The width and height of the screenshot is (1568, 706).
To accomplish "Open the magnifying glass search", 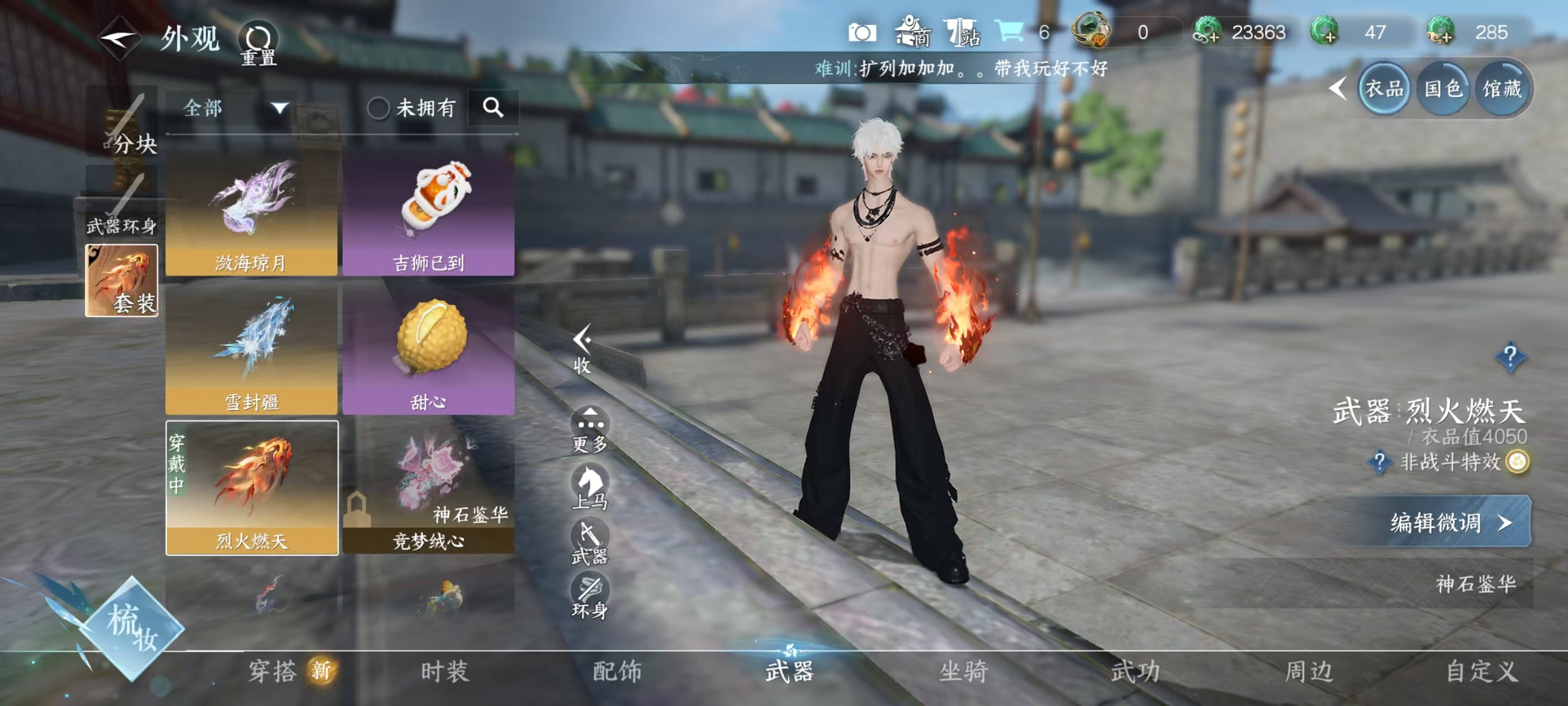I will tap(493, 109).
